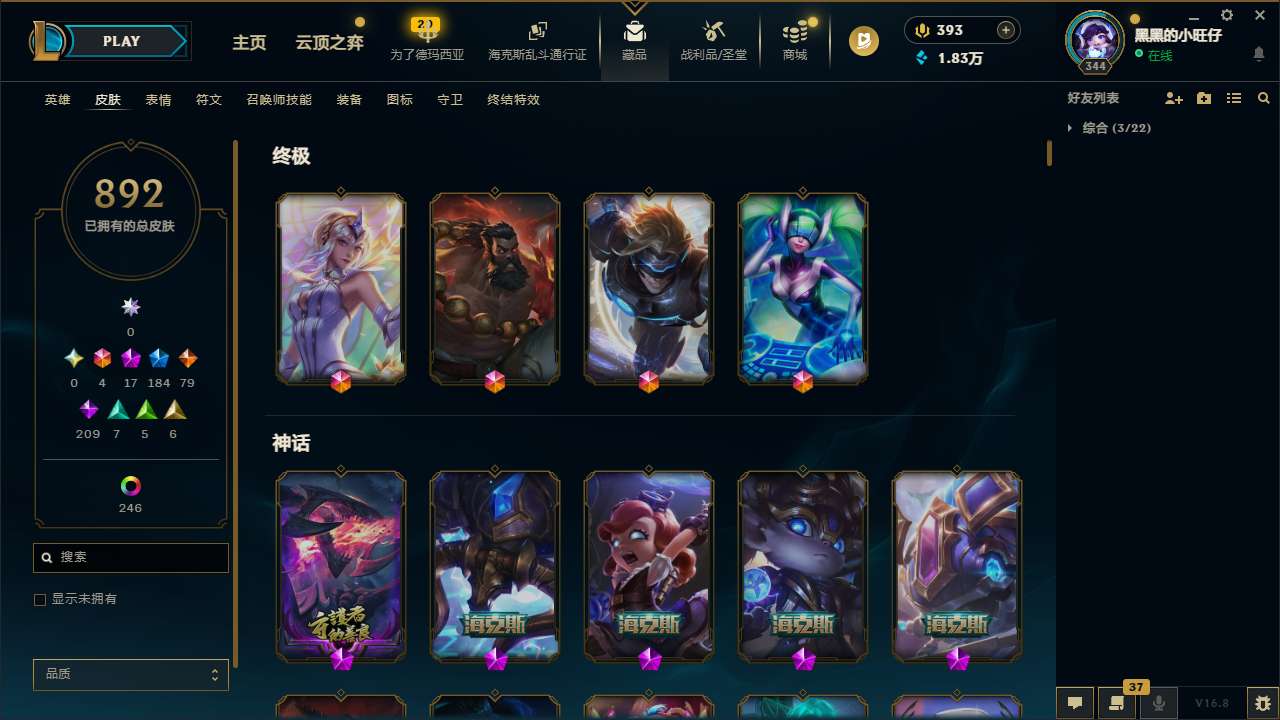Select the Elementalist Lux skin card
Viewport: 1280px width, 720px height.
[341, 288]
